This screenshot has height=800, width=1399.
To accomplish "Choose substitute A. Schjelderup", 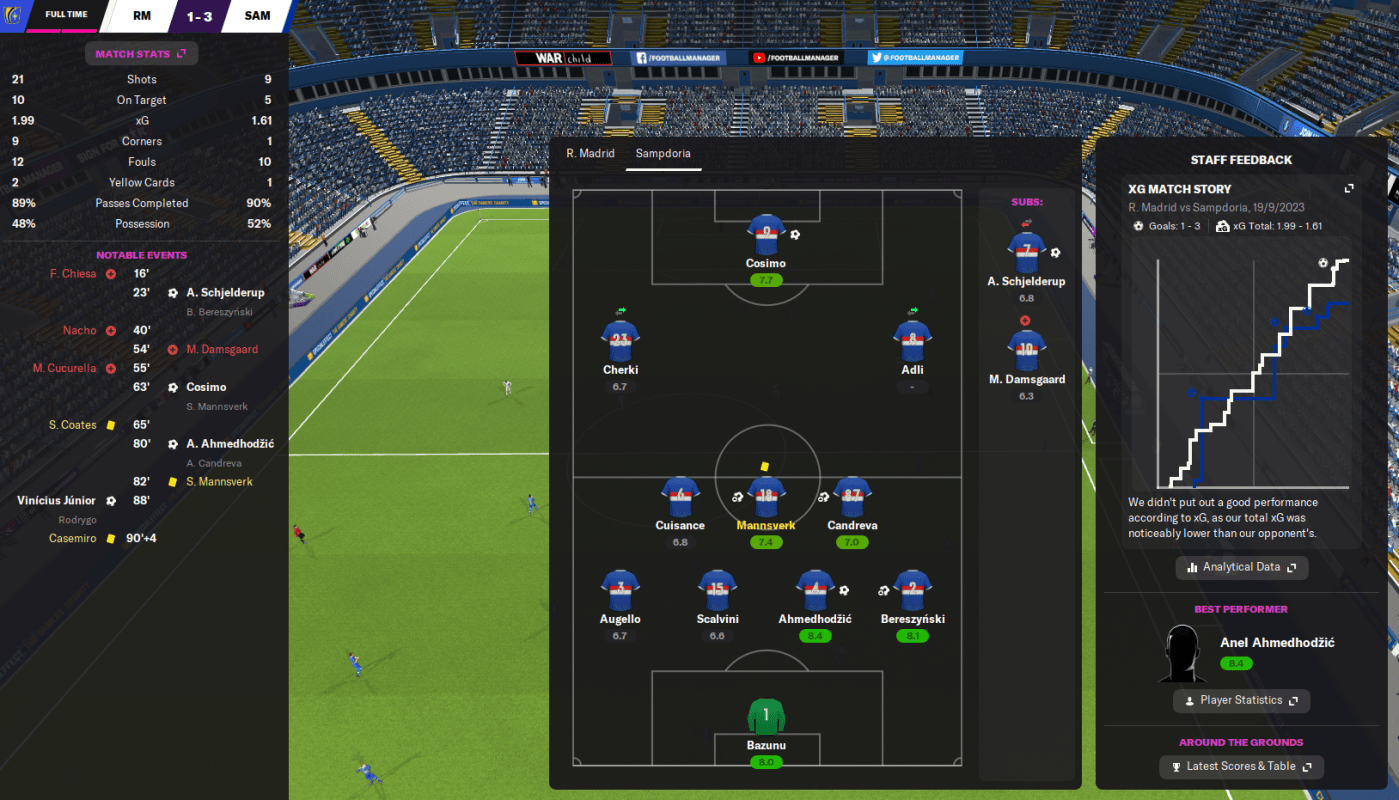I will (x=1026, y=253).
